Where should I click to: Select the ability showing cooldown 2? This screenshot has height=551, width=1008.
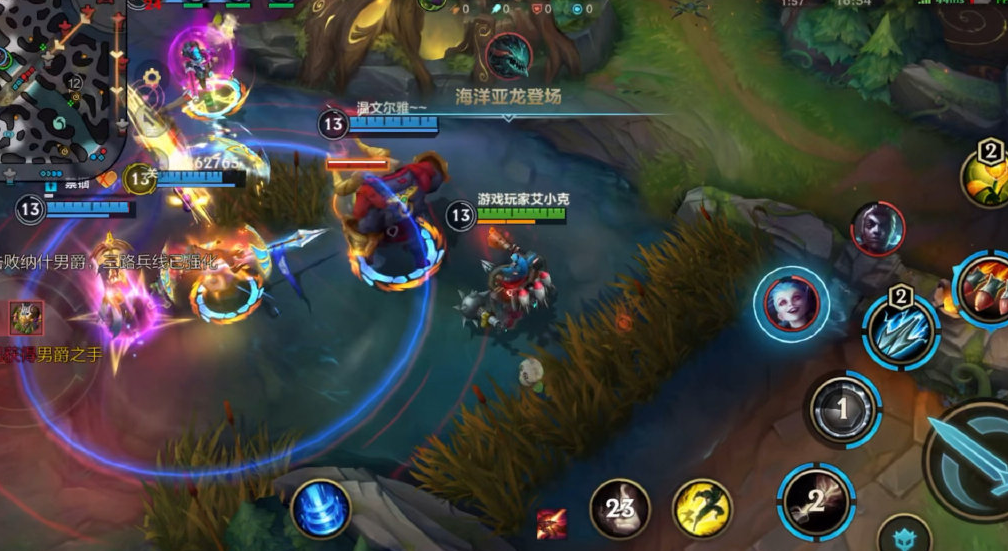816,501
